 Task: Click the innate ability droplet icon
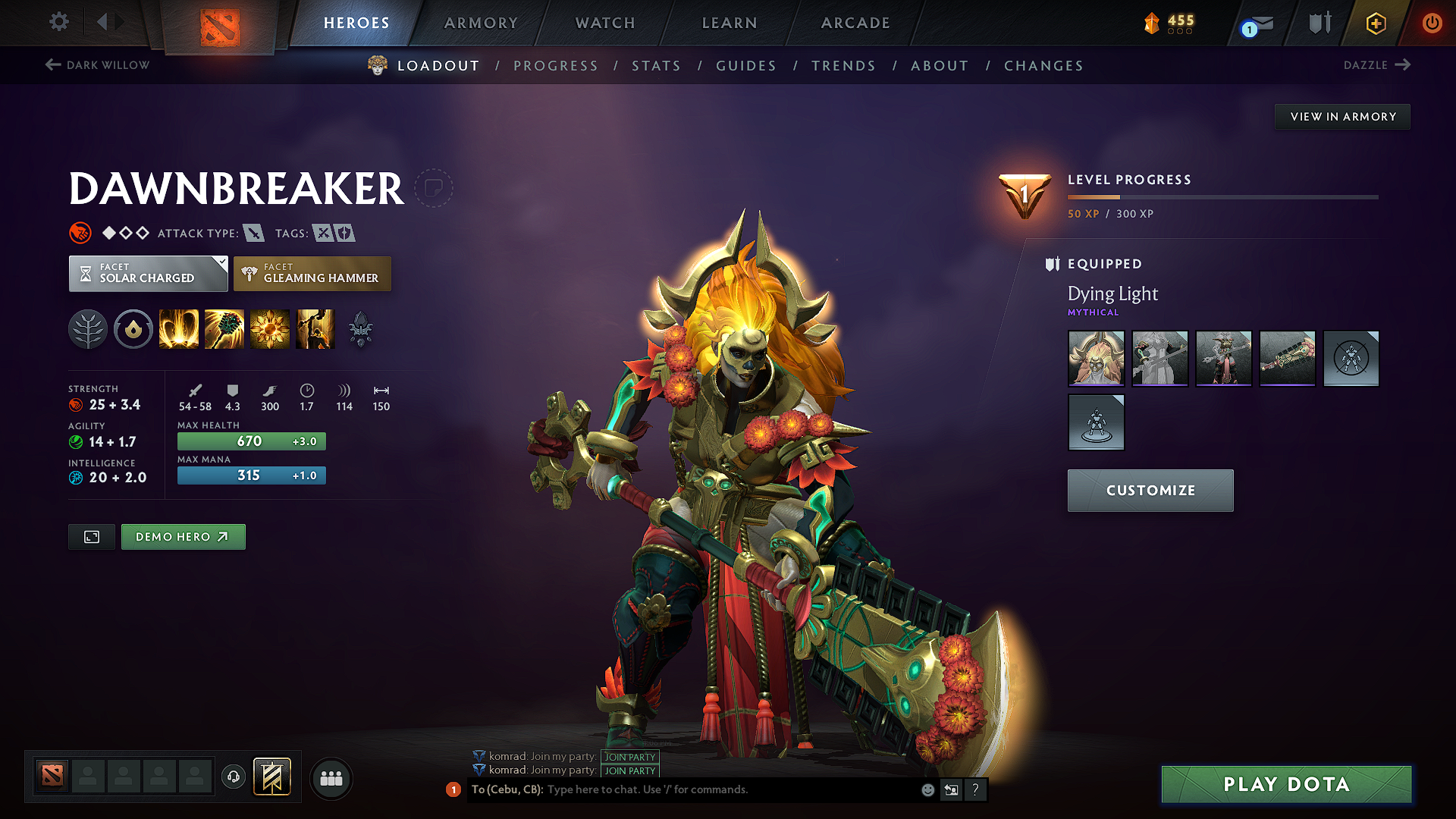pyautogui.click(x=133, y=329)
